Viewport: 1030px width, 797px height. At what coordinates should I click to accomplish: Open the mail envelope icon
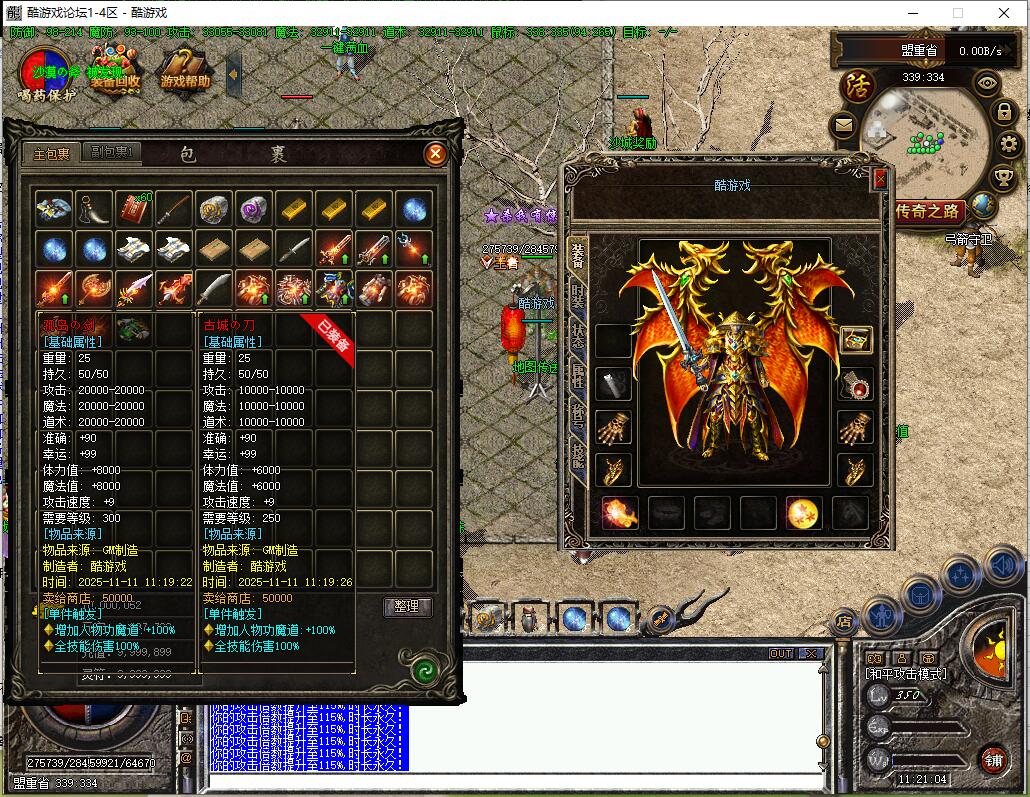point(845,126)
